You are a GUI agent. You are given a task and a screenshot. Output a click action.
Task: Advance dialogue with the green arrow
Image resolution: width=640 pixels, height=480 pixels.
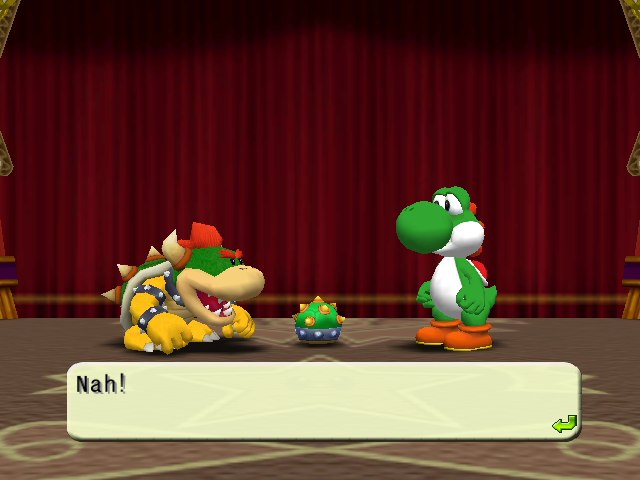pos(564,425)
